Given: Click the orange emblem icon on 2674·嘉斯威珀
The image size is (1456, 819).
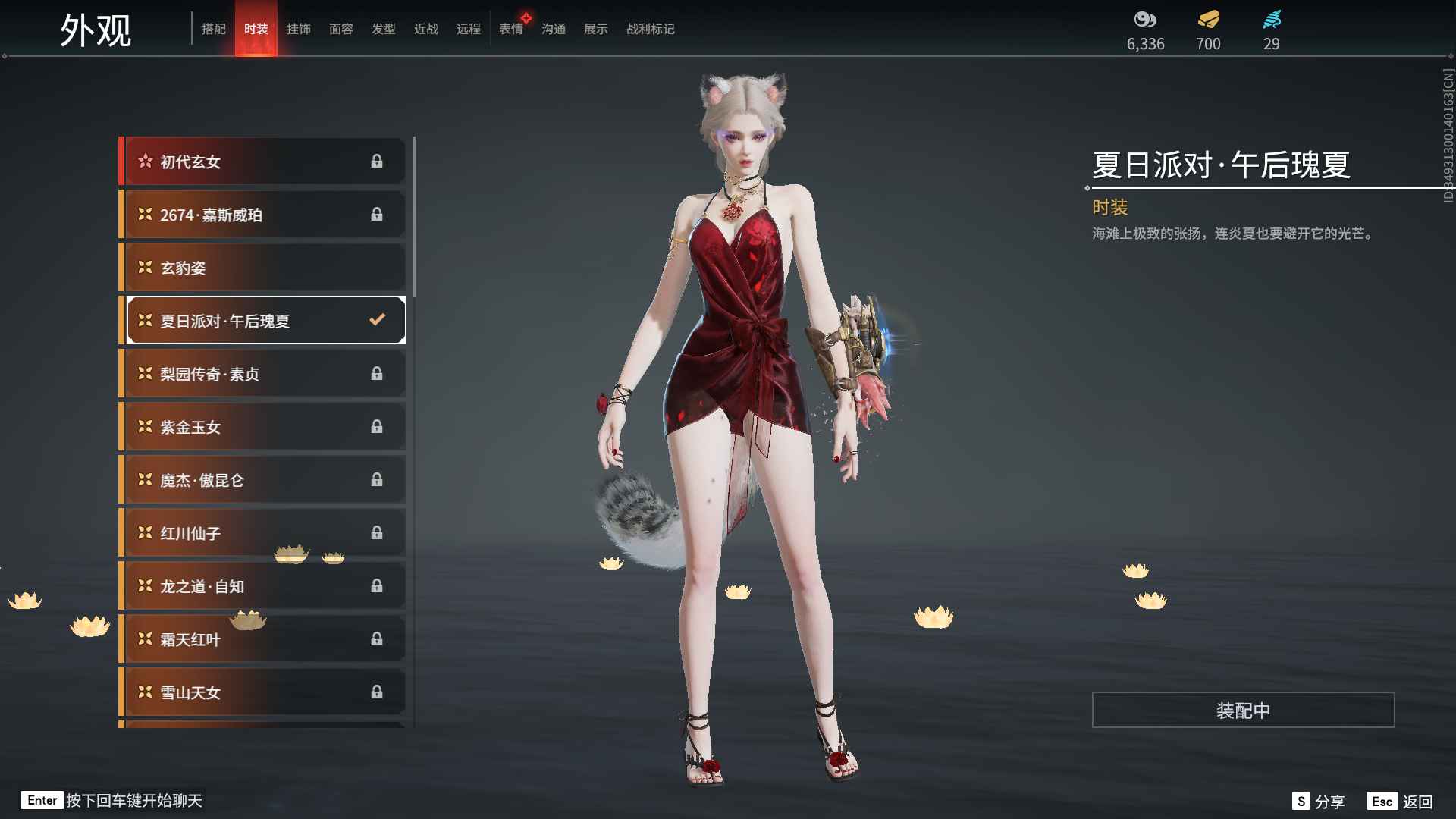Looking at the screenshot, I should point(145,214).
